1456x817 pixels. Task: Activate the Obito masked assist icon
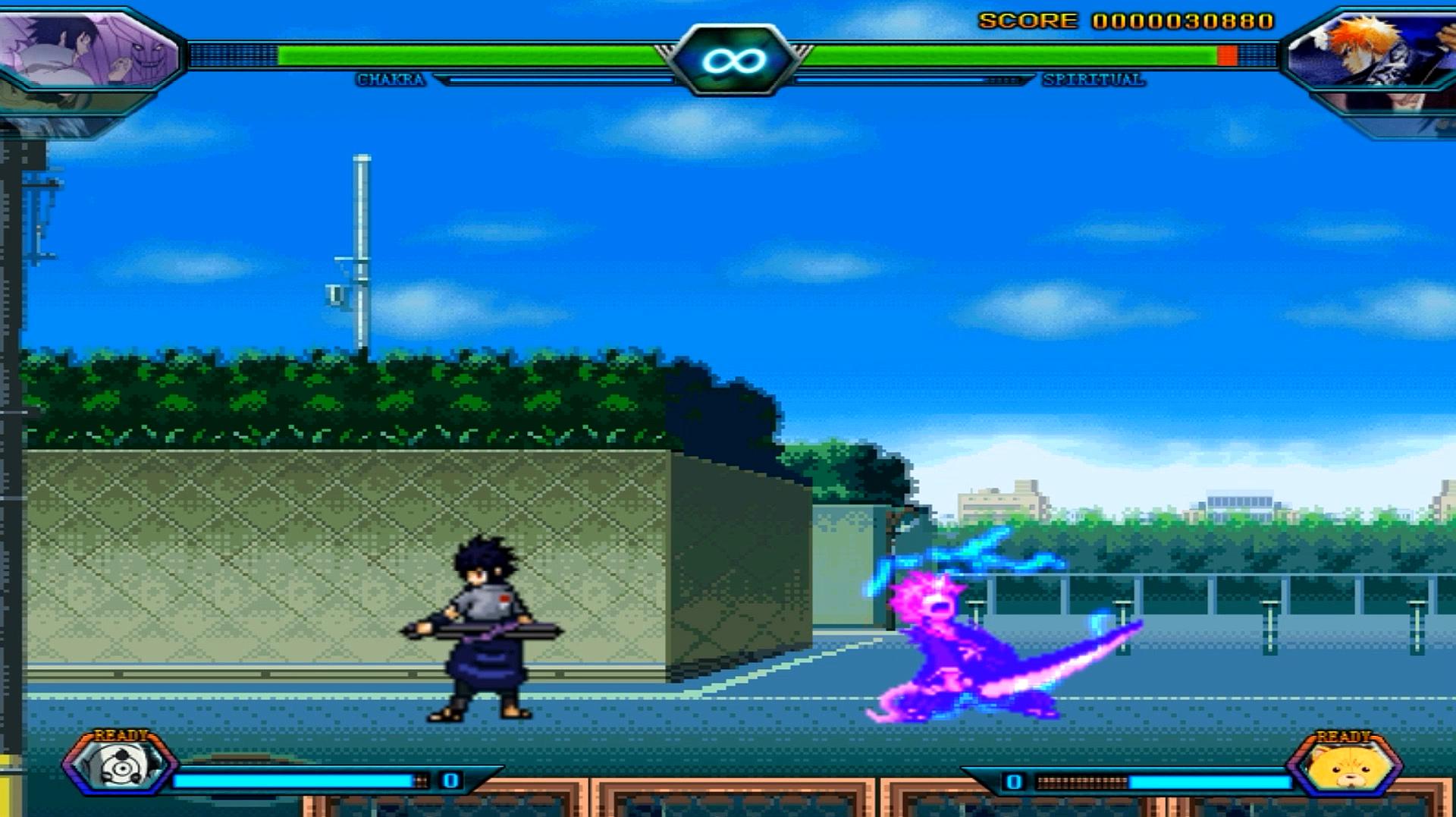click(x=121, y=766)
